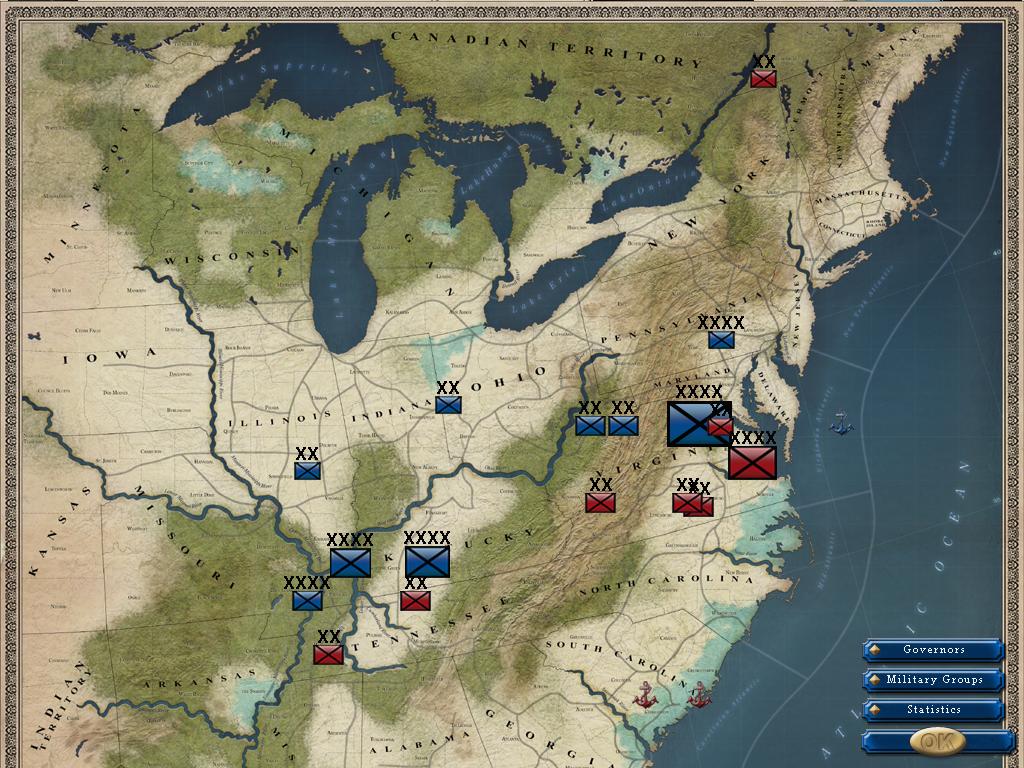Screen dimensions: 1024x768
Task: Select the red XX unit near Canadian border
Action: coord(764,78)
